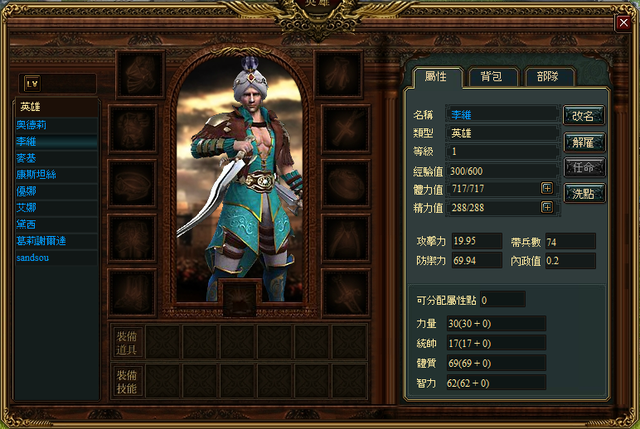This screenshot has width=640, height=429.
Task: Select hero 麥基 from the list
Action: (x=55, y=158)
